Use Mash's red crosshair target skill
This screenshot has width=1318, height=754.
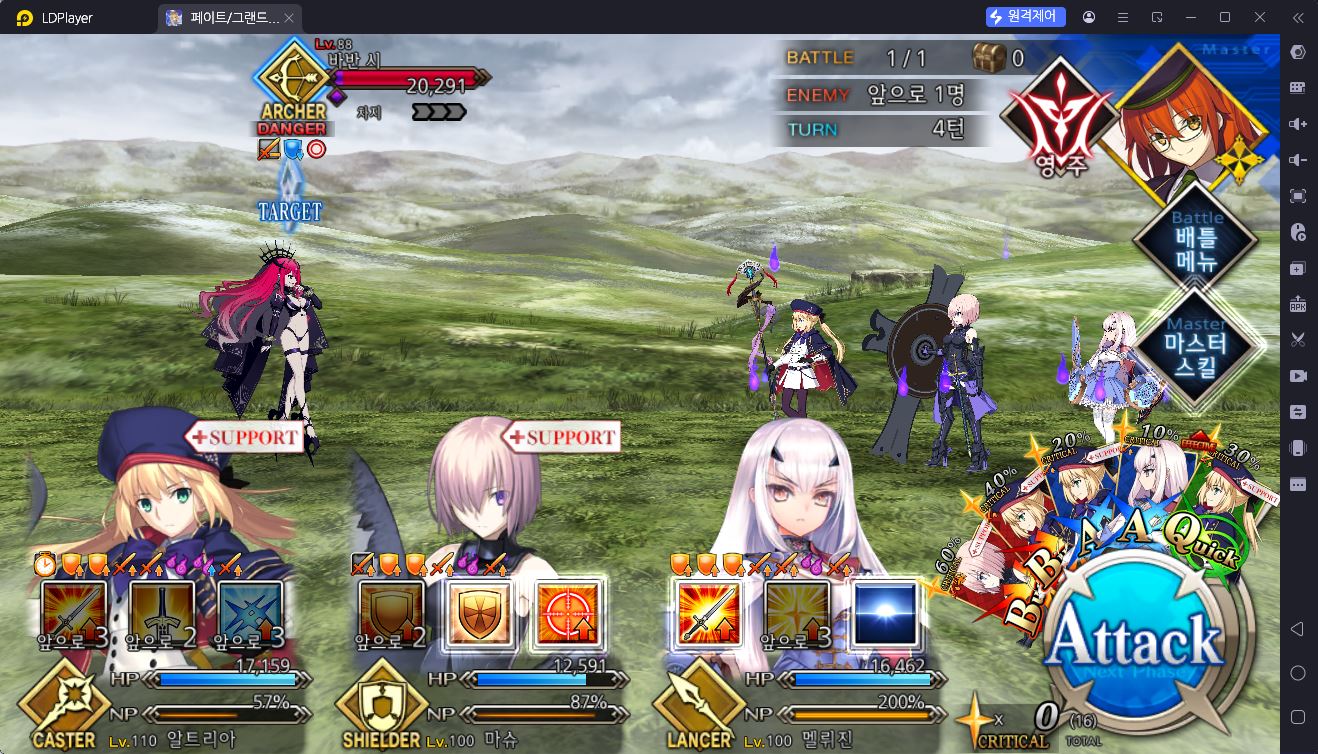(x=568, y=613)
